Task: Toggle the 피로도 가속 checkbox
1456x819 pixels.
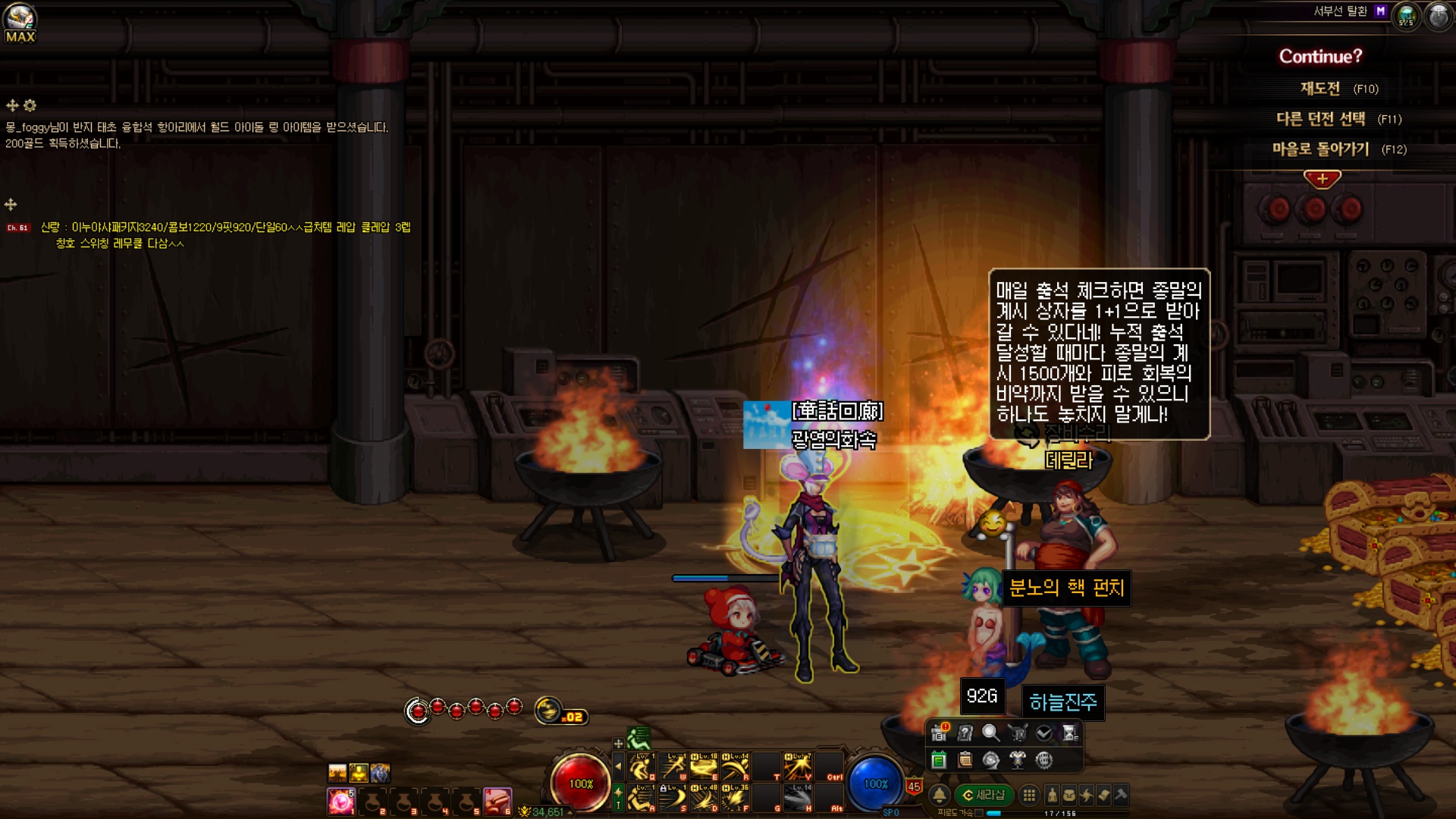Action: click(979, 813)
